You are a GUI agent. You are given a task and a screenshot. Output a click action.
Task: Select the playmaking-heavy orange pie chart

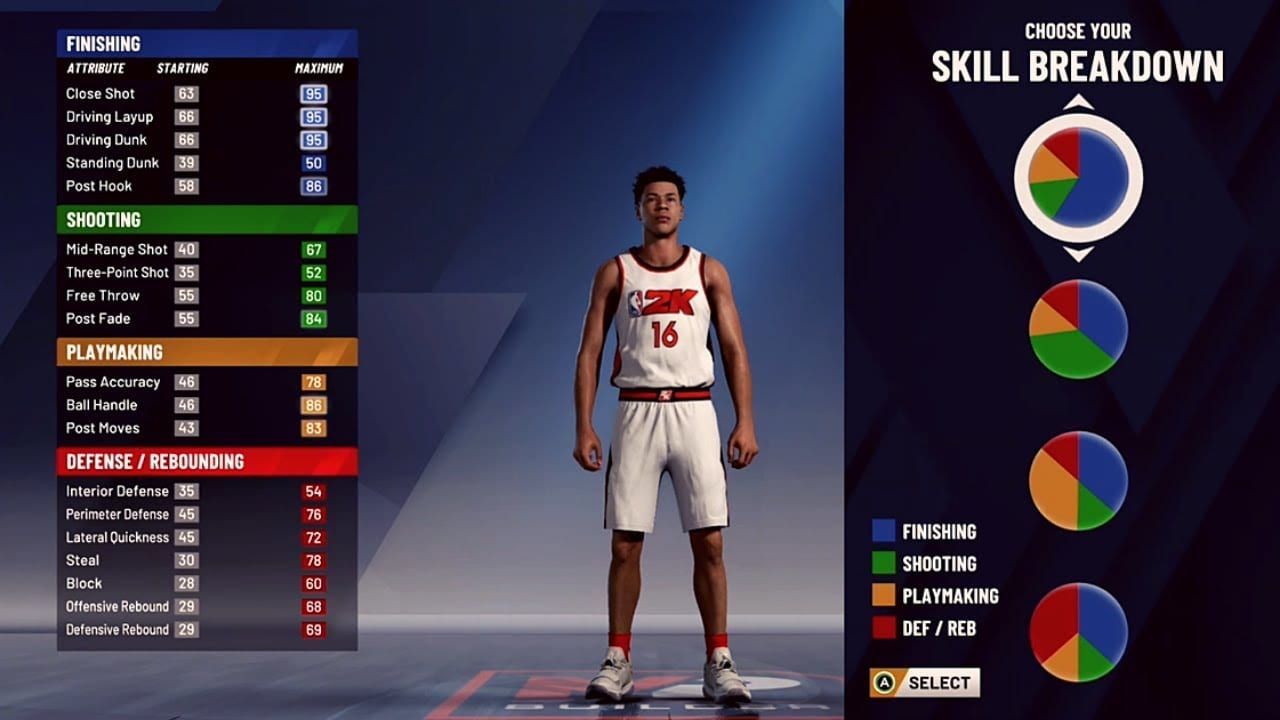point(1078,480)
